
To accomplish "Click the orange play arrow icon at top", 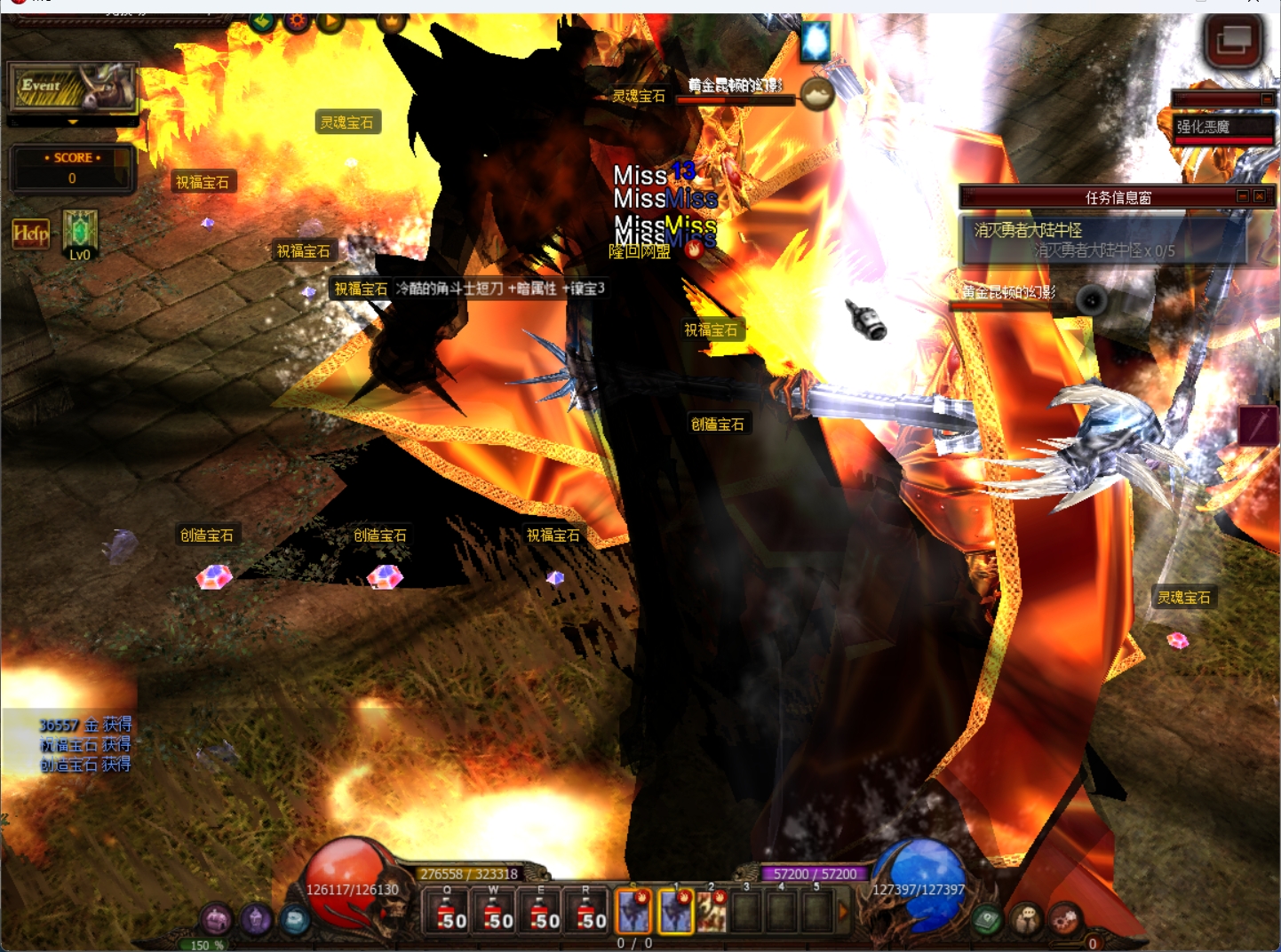I will pos(330,20).
